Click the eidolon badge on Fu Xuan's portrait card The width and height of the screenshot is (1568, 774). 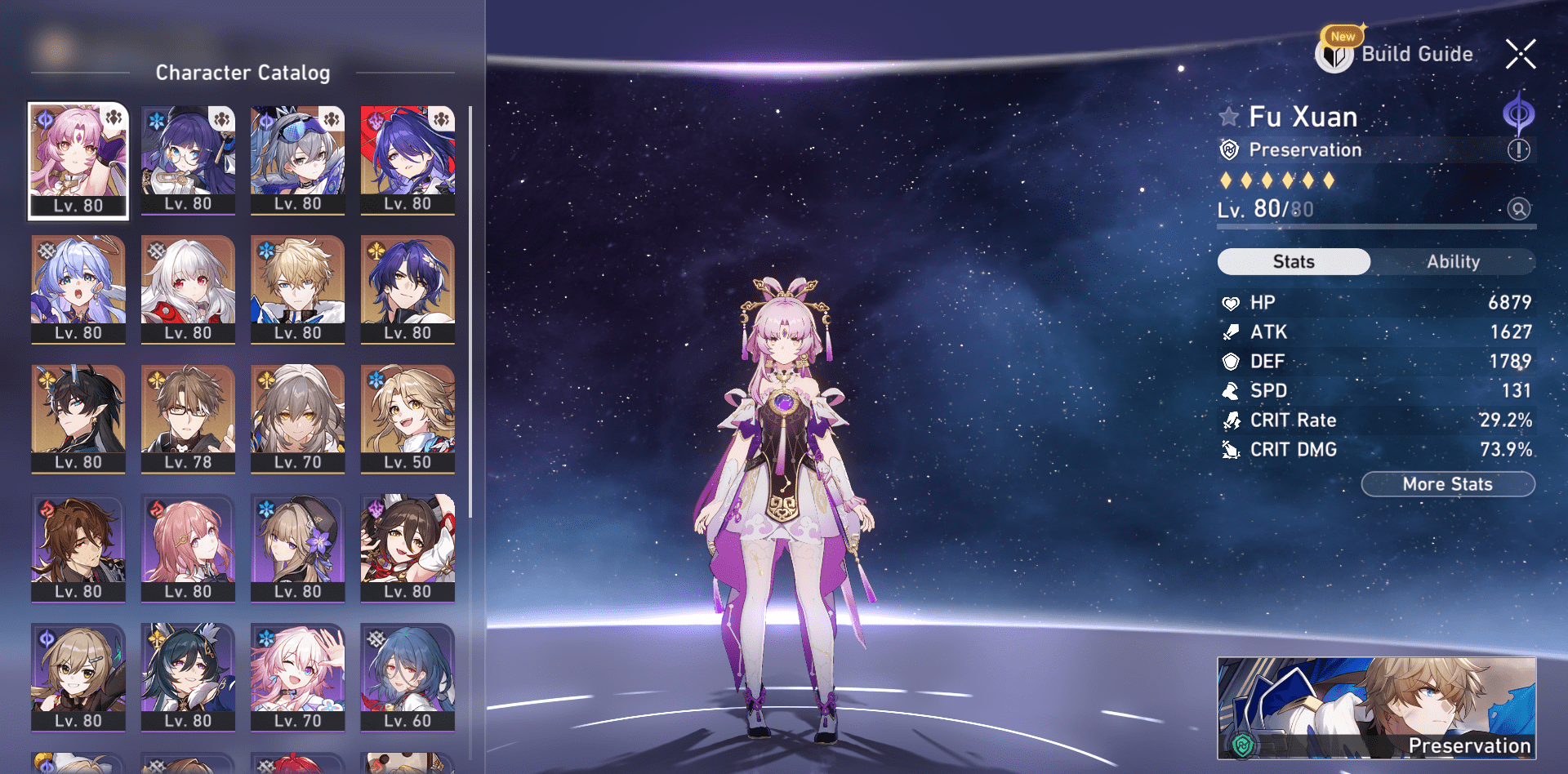tap(114, 118)
